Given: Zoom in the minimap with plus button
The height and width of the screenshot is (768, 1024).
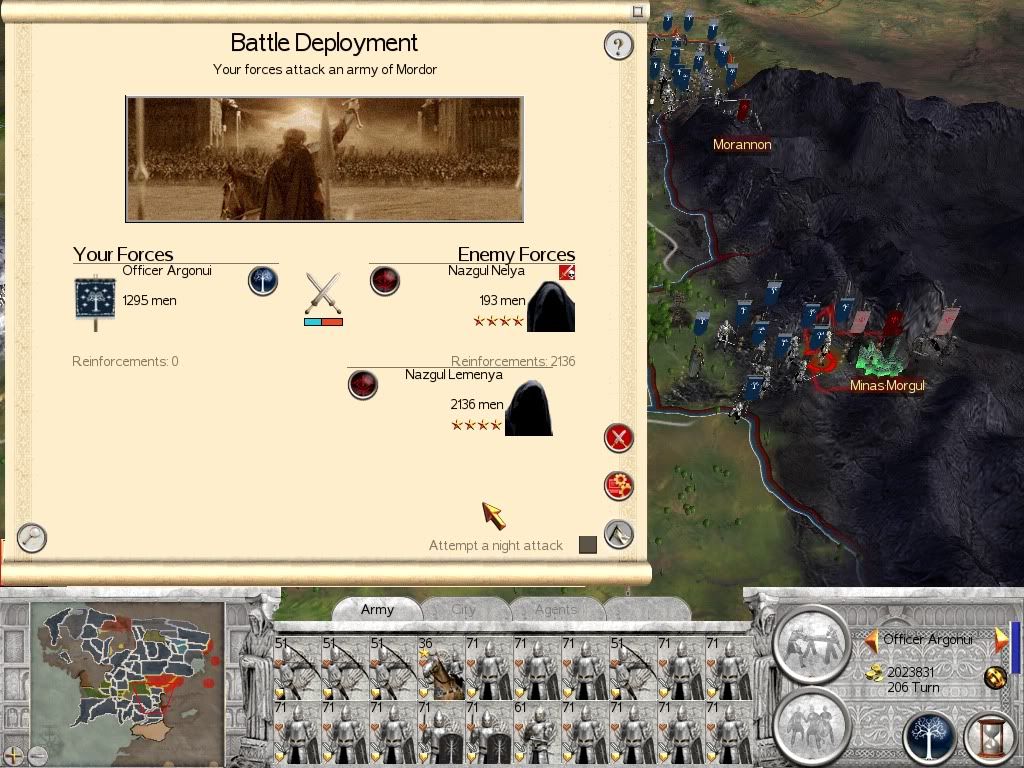Looking at the screenshot, I should [x=13, y=755].
